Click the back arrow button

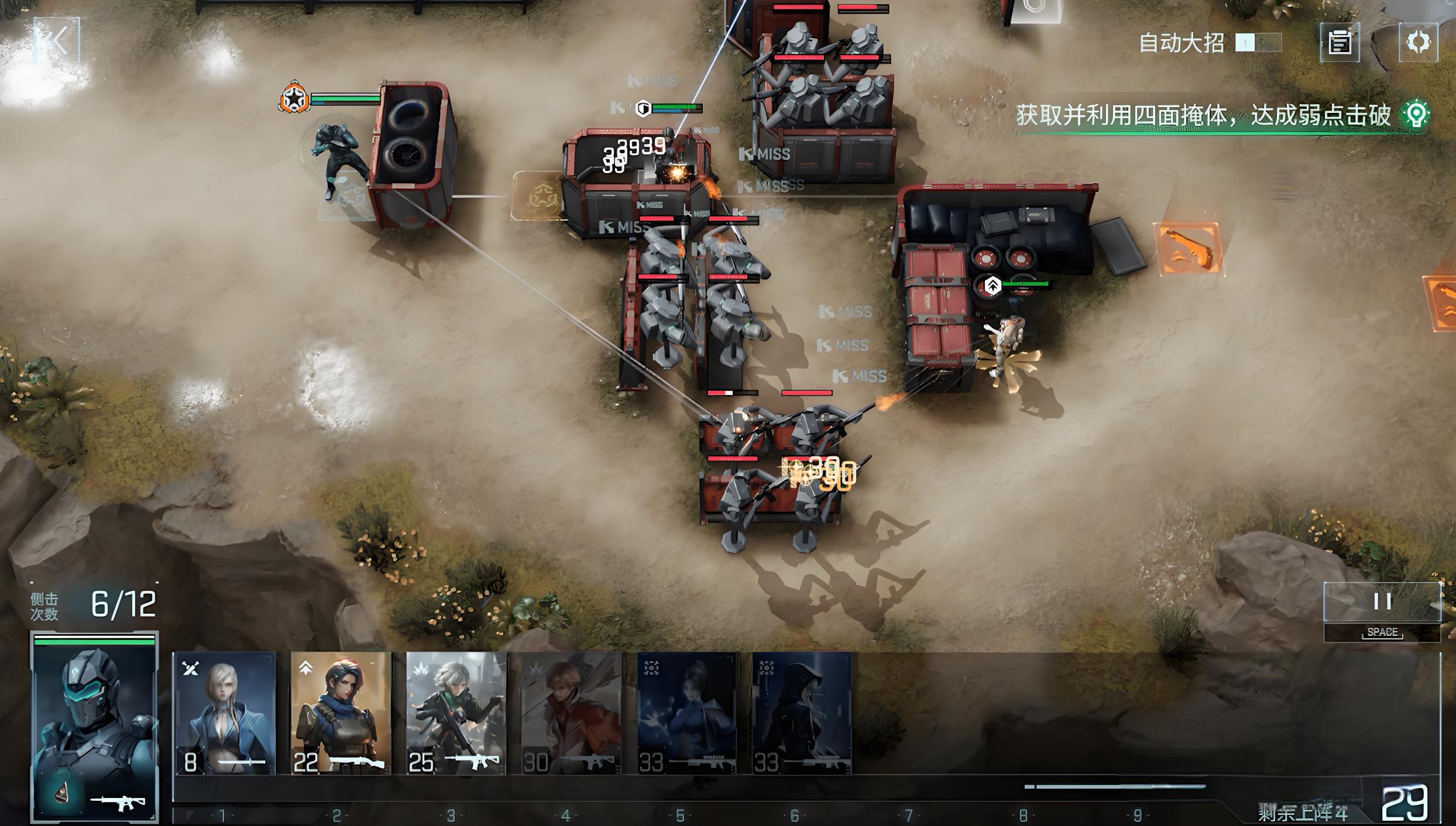pyautogui.click(x=56, y=42)
